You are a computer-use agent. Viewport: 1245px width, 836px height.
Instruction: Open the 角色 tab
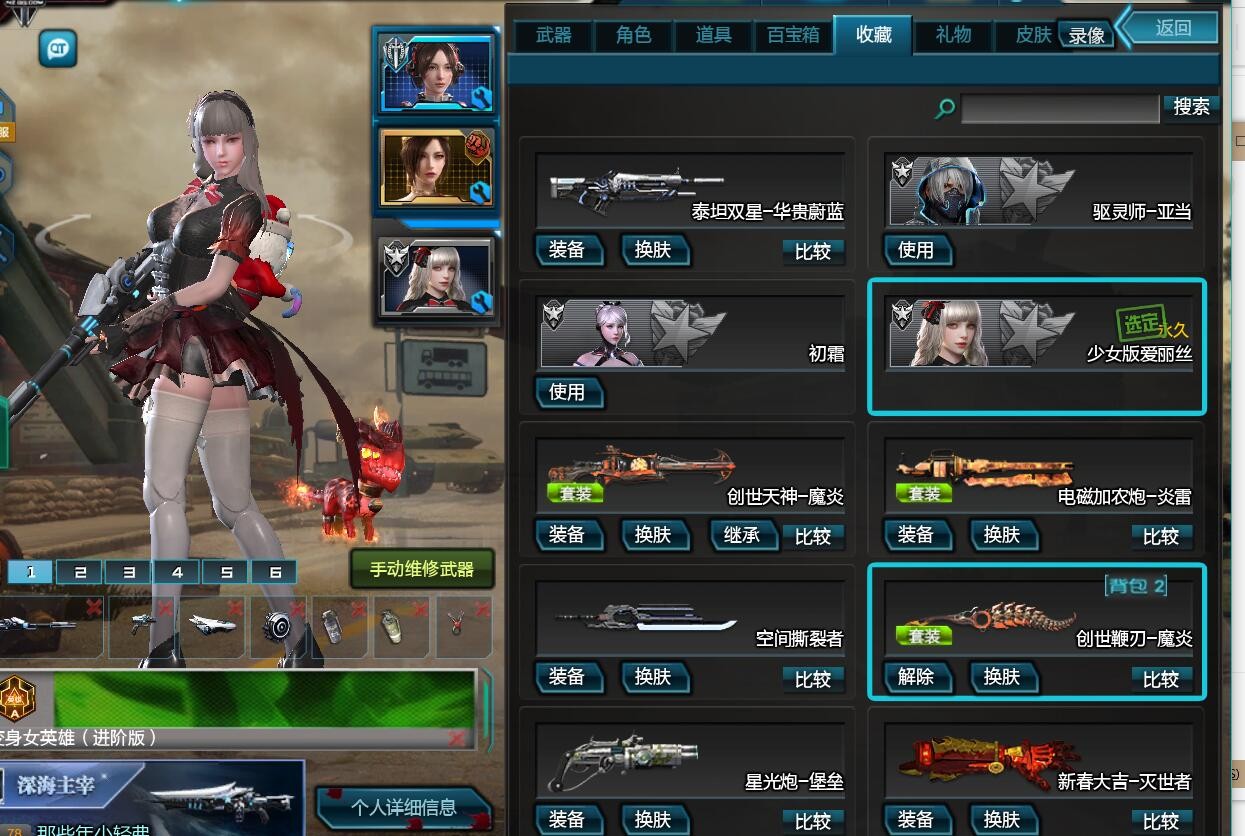tap(633, 36)
